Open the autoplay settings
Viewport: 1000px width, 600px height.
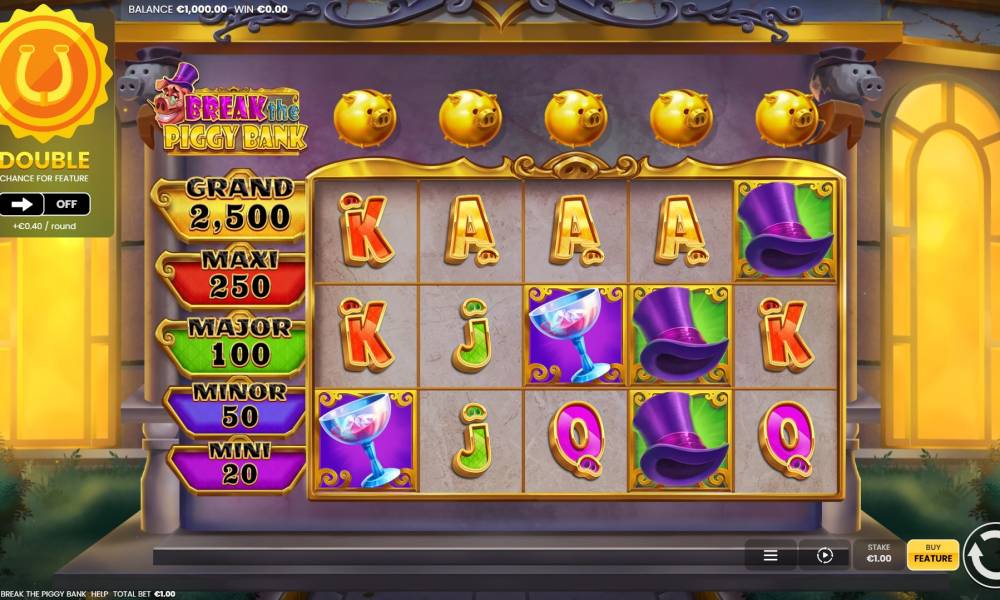(x=825, y=555)
